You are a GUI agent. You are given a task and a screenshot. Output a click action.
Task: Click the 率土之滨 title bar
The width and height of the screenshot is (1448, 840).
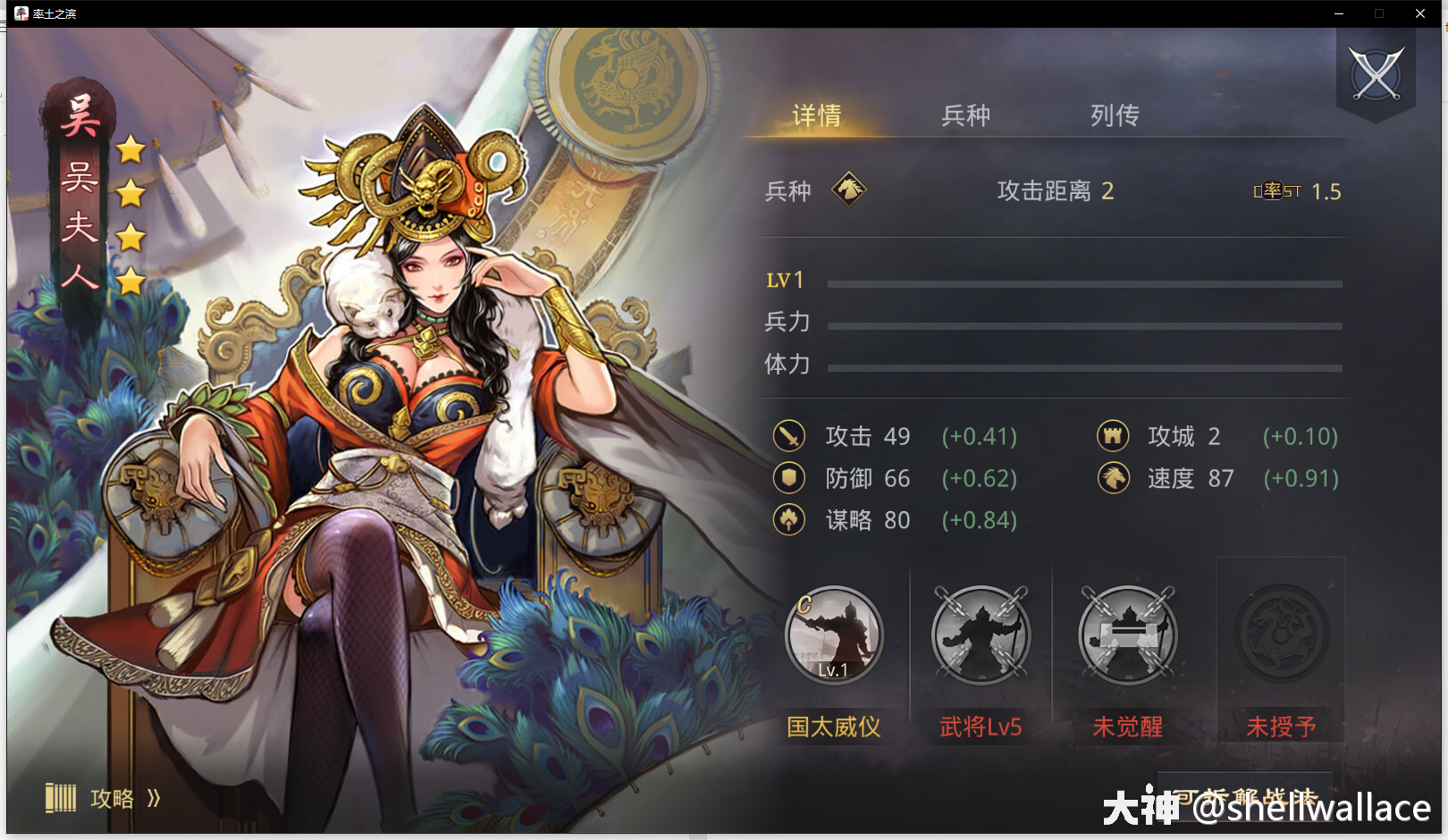click(54, 13)
